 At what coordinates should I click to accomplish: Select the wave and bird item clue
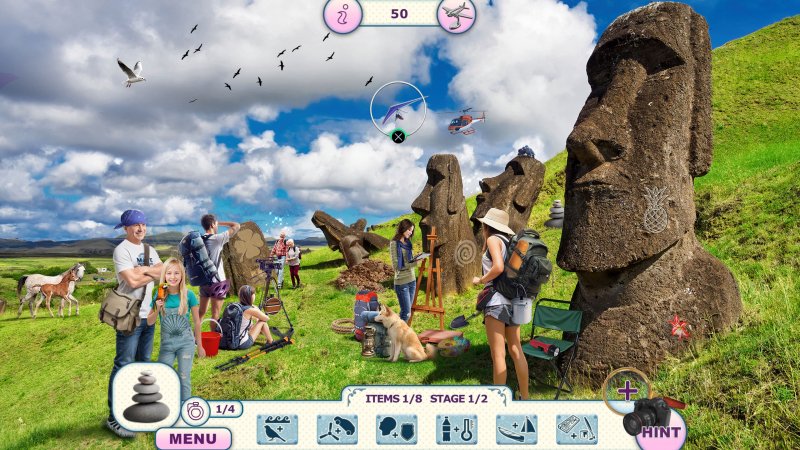[x=277, y=429]
